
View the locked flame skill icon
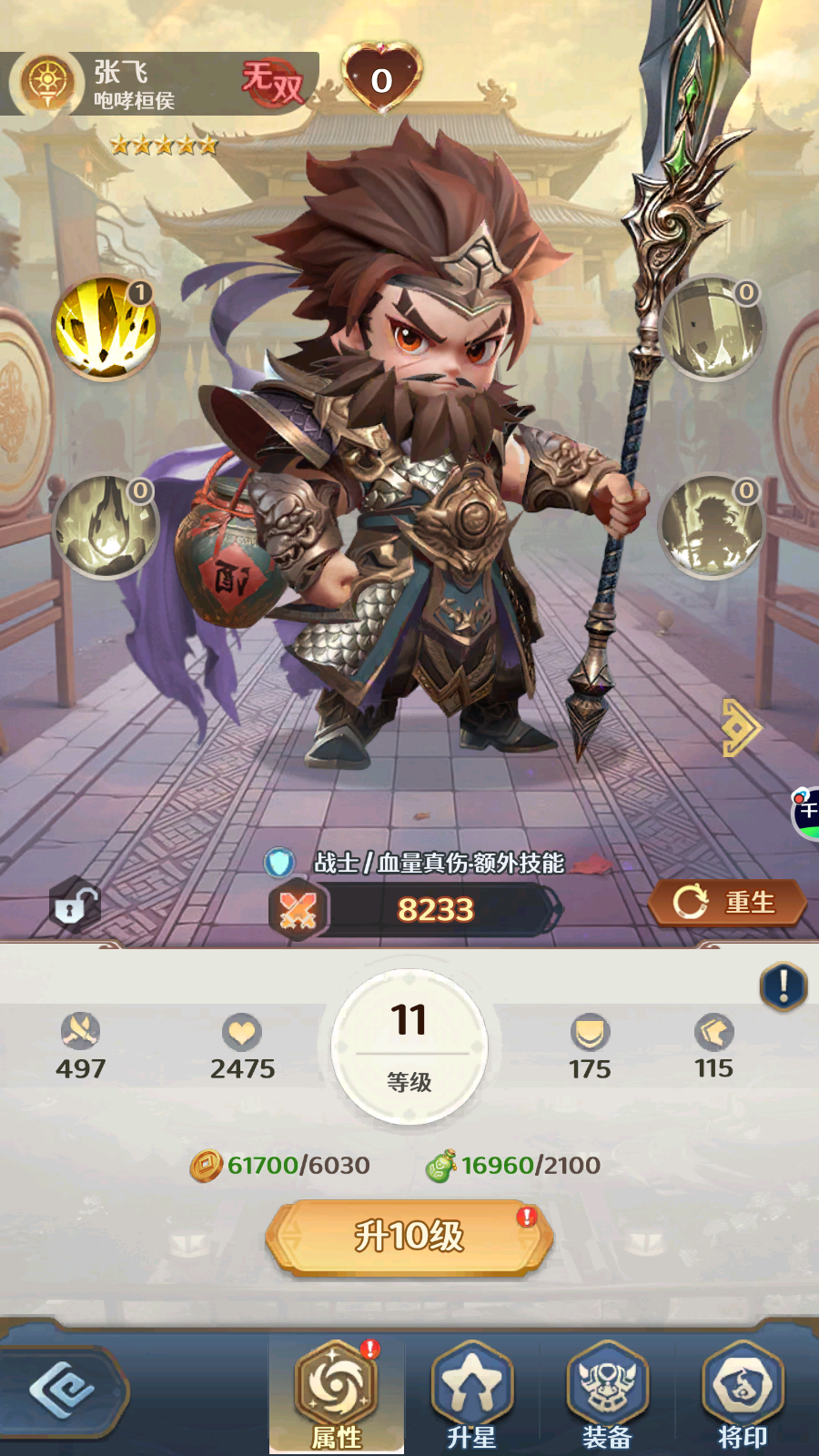tap(106, 526)
